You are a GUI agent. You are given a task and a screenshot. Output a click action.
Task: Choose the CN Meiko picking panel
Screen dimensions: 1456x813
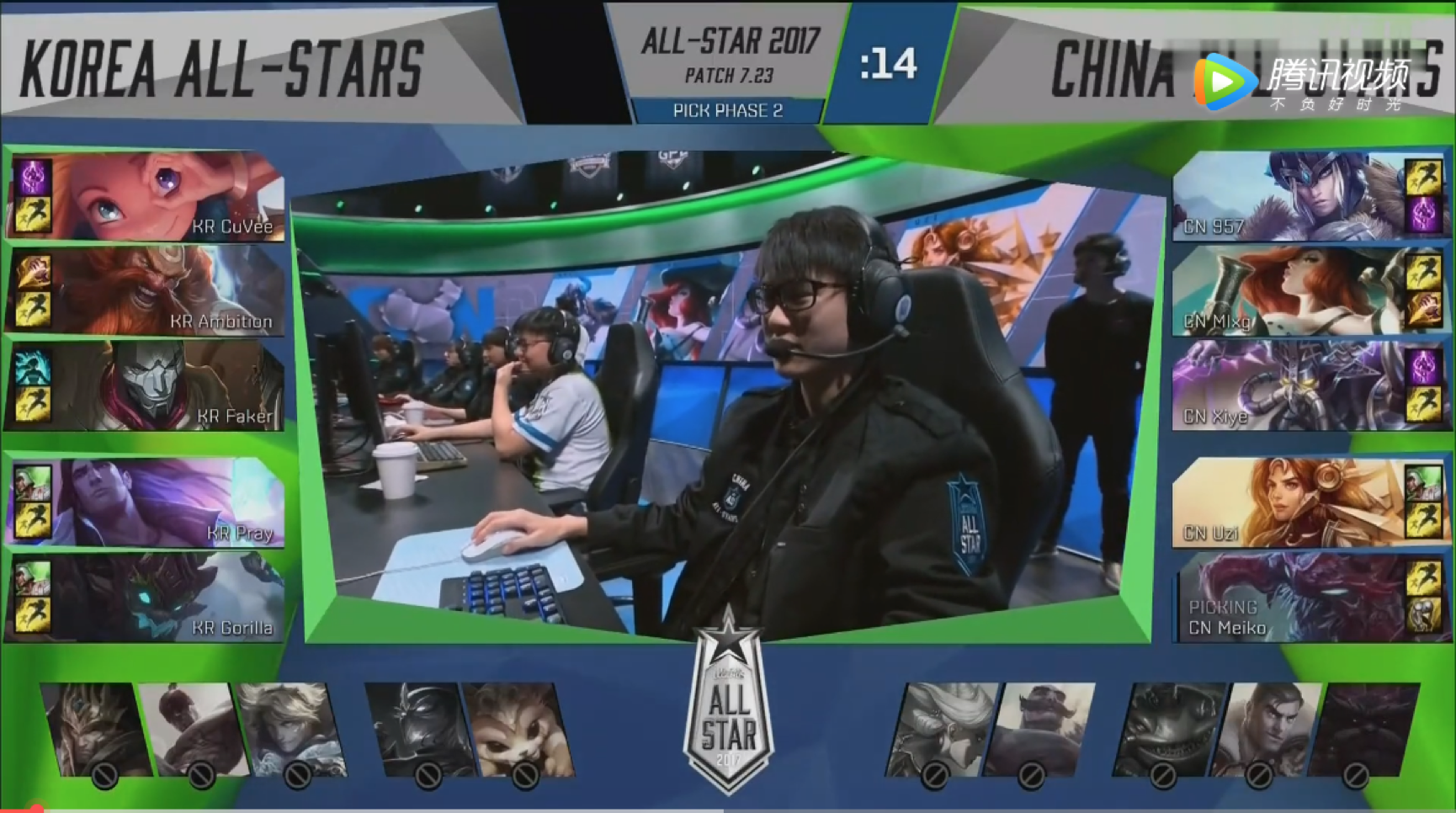tap(1309, 598)
